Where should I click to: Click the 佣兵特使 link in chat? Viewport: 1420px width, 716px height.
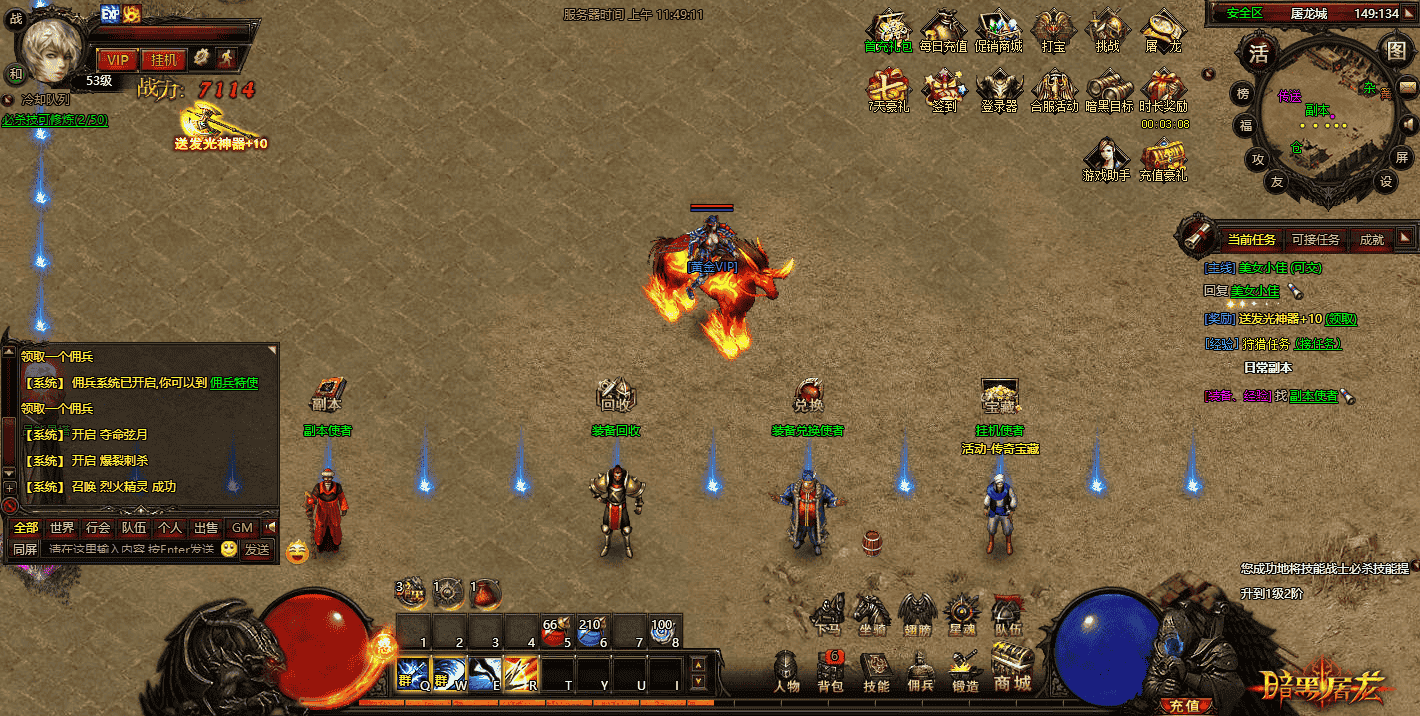point(234,382)
